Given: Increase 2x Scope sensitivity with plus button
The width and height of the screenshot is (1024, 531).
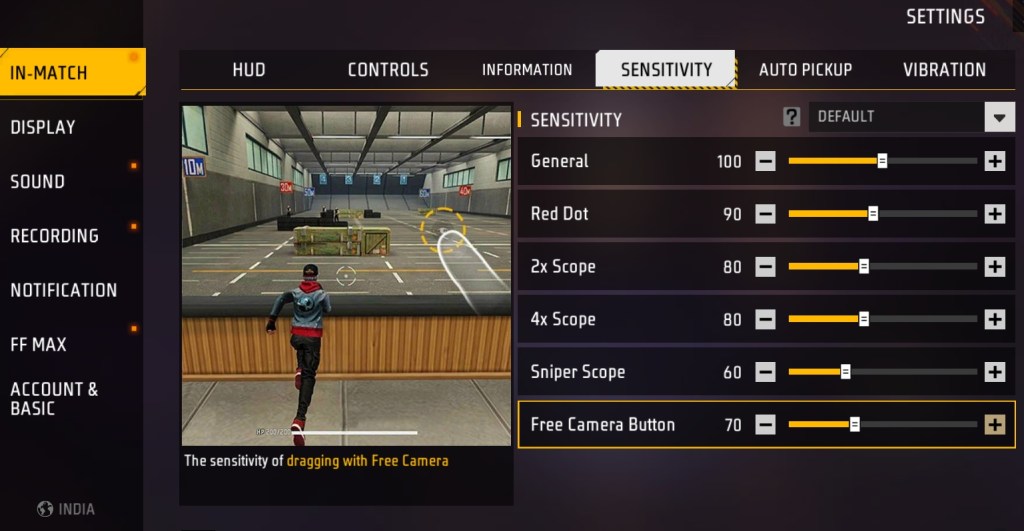Looking at the screenshot, I should (994, 267).
